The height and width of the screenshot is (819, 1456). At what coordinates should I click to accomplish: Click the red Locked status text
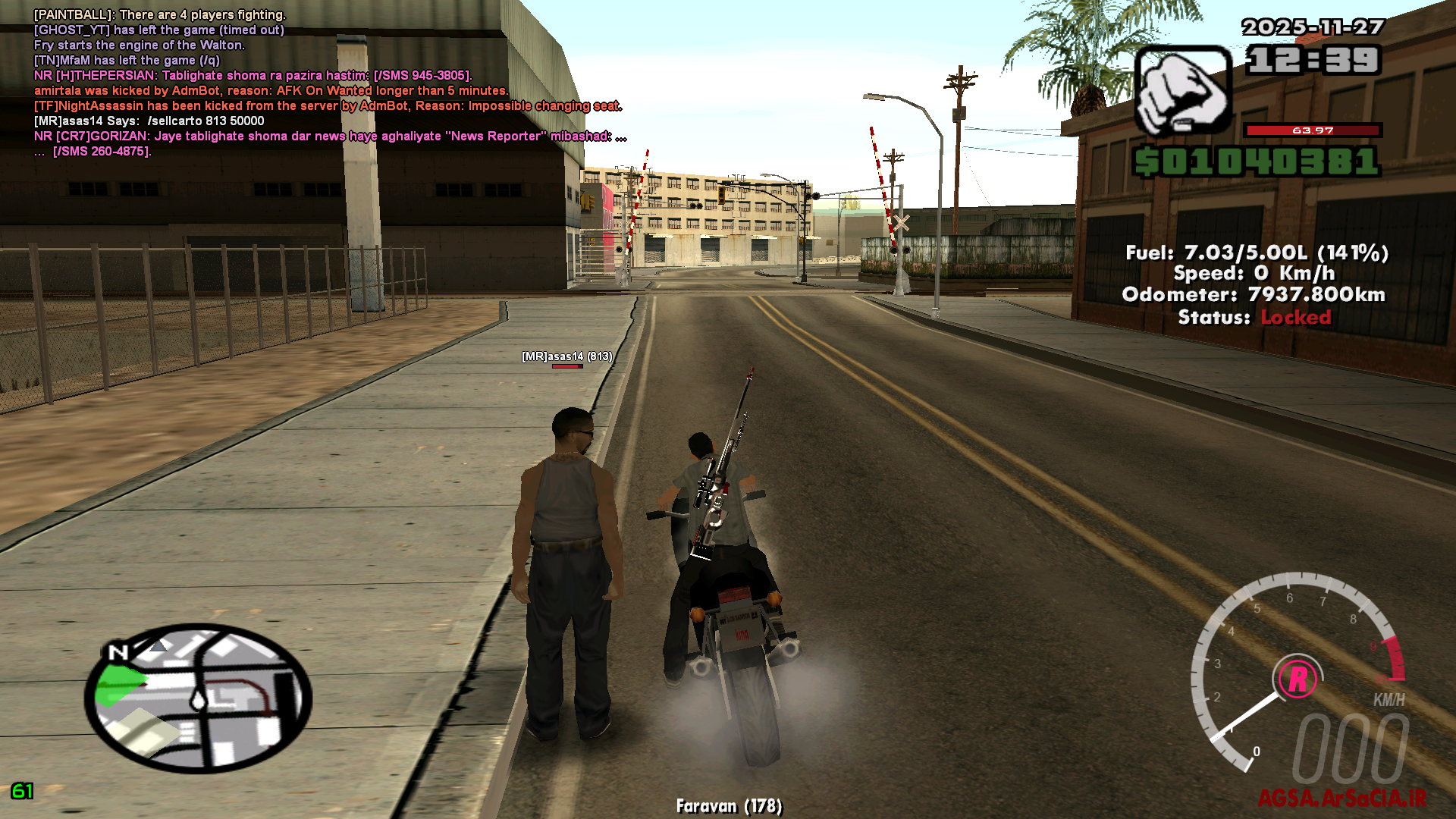click(1296, 318)
